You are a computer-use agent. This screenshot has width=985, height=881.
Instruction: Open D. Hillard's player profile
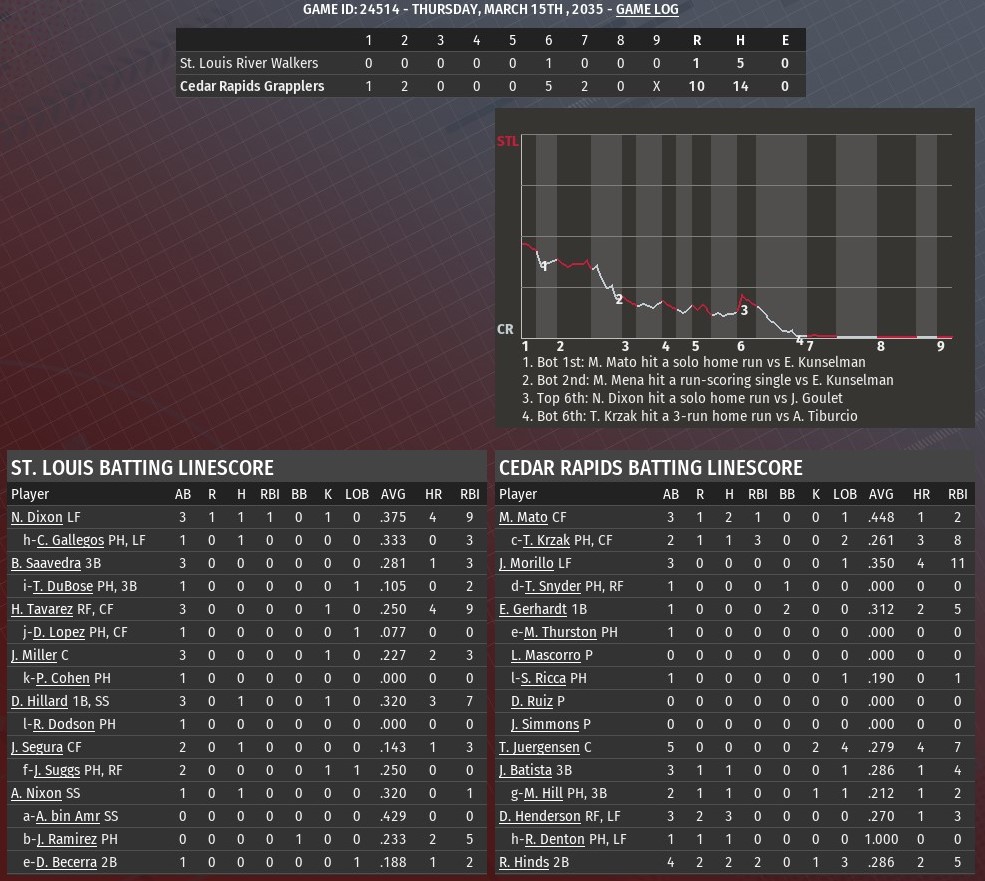39,701
